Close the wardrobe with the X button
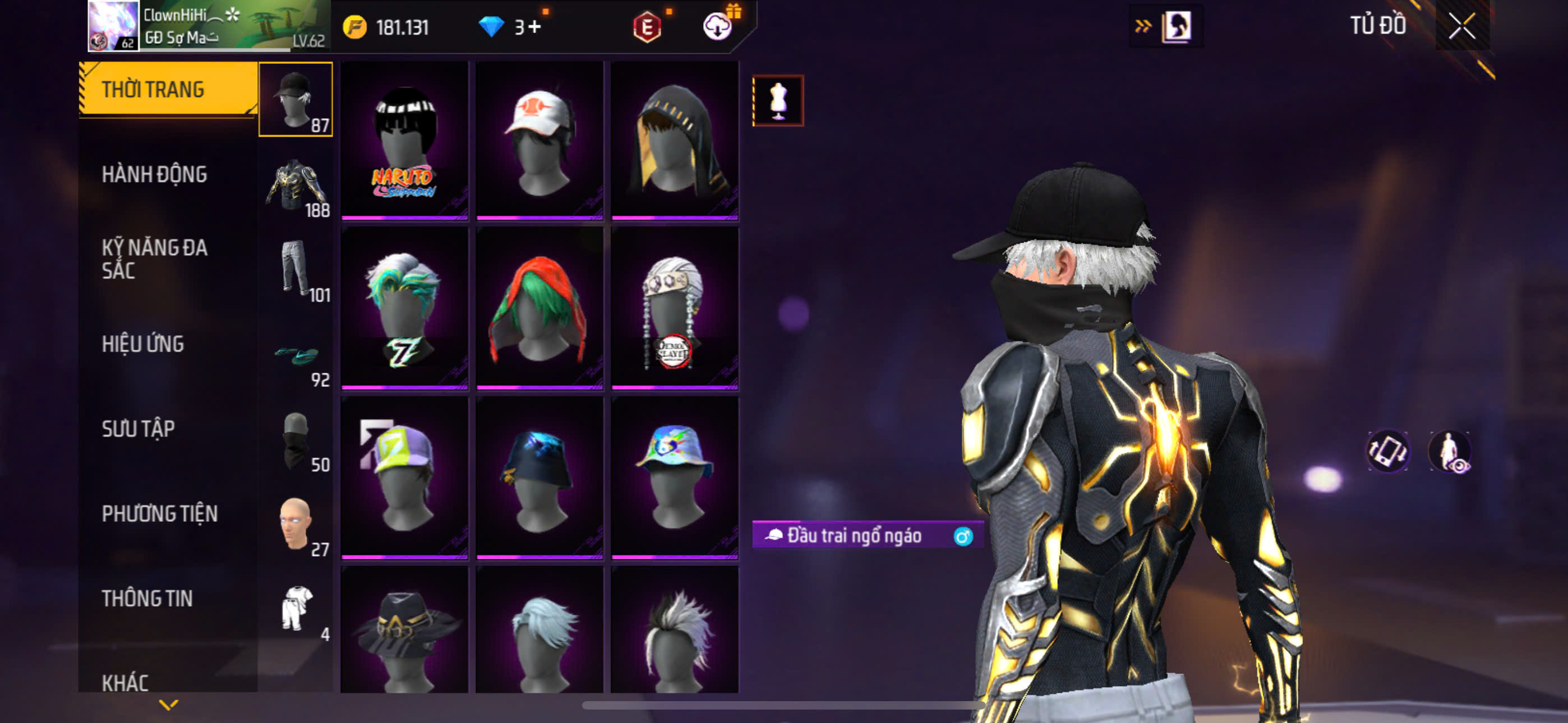The width and height of the screenshot is (1568, 723). pos(1461,26)
